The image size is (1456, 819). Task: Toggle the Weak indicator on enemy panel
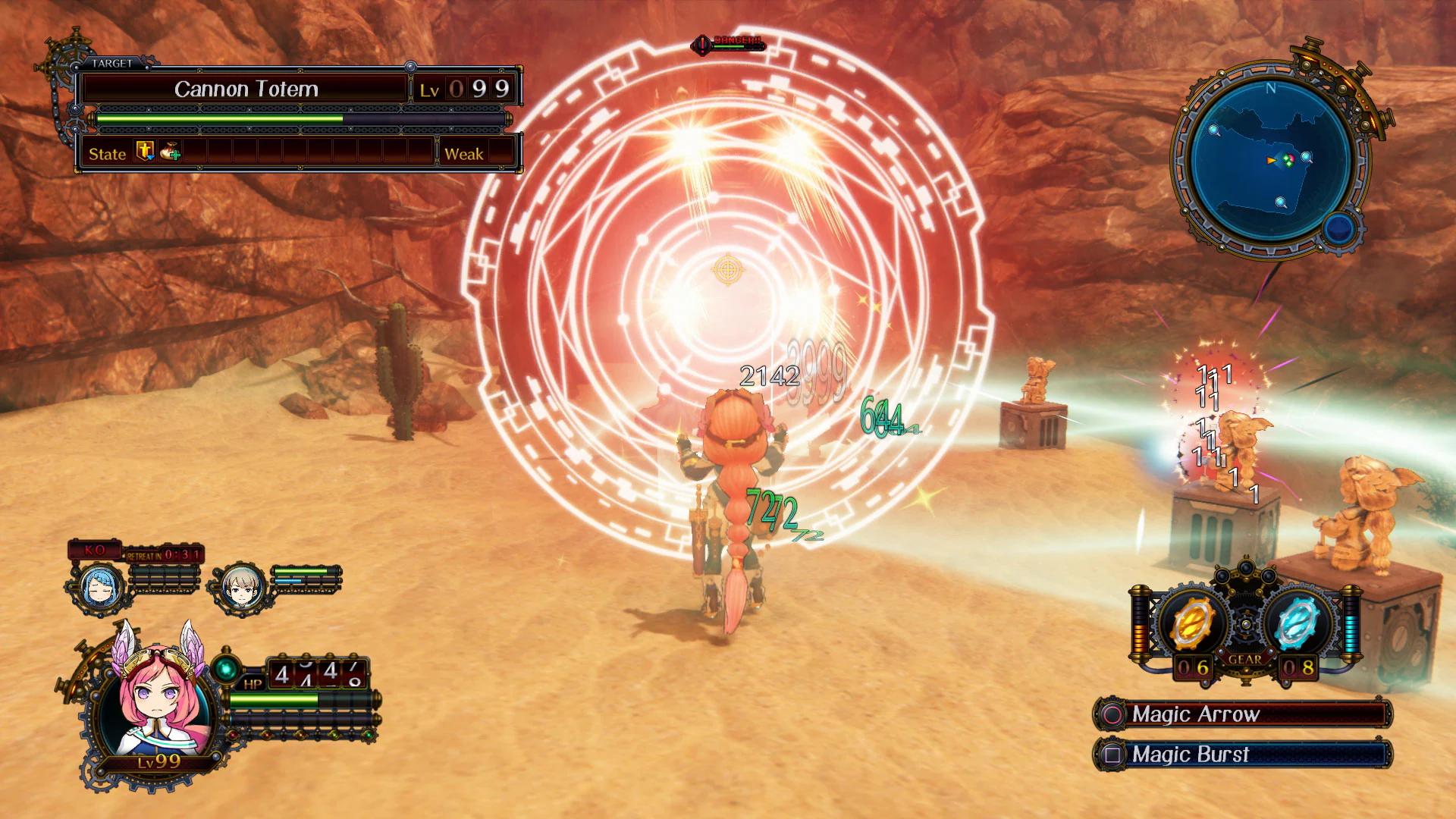466,153
